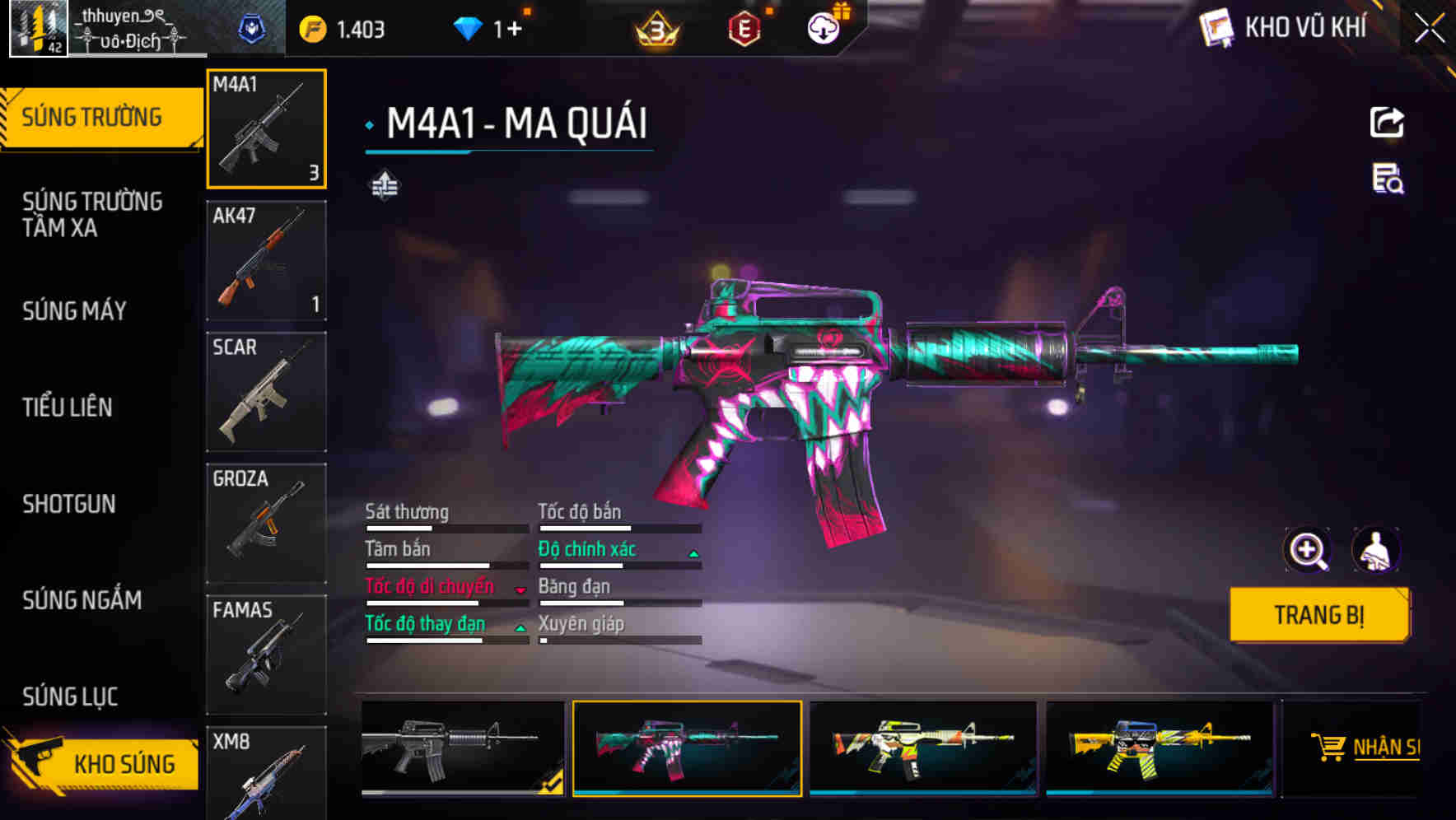
Task: Select the default black M4A1 skin
Action: tap(462, 748)
